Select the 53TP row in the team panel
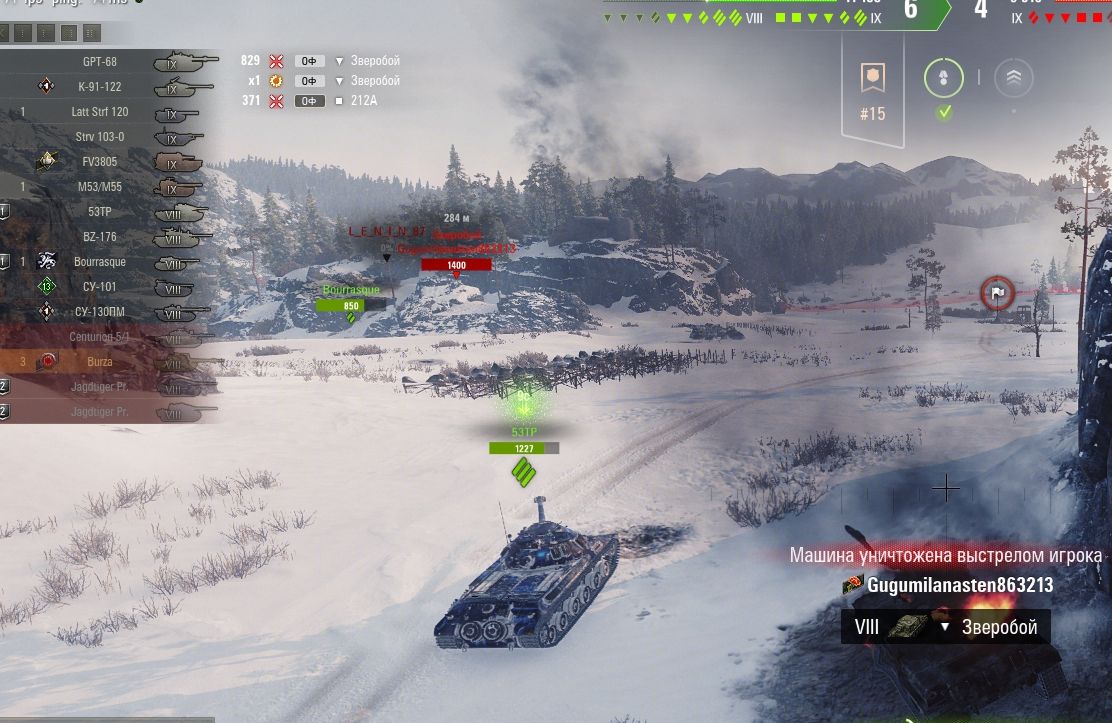 (100, 212)
